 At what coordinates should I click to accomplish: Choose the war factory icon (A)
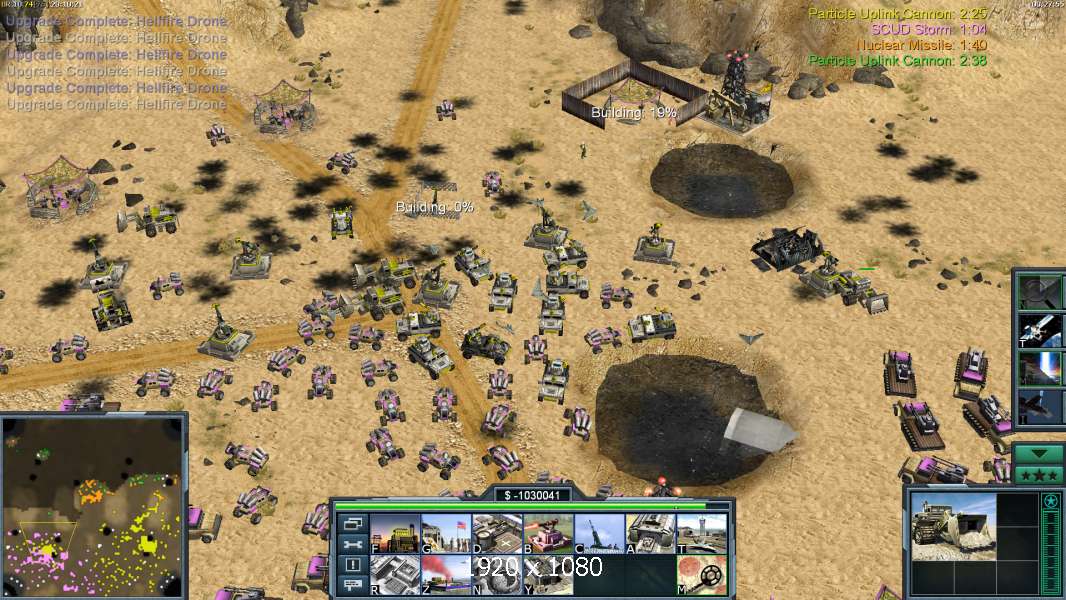pyautogui.click(x=650, y=534)
